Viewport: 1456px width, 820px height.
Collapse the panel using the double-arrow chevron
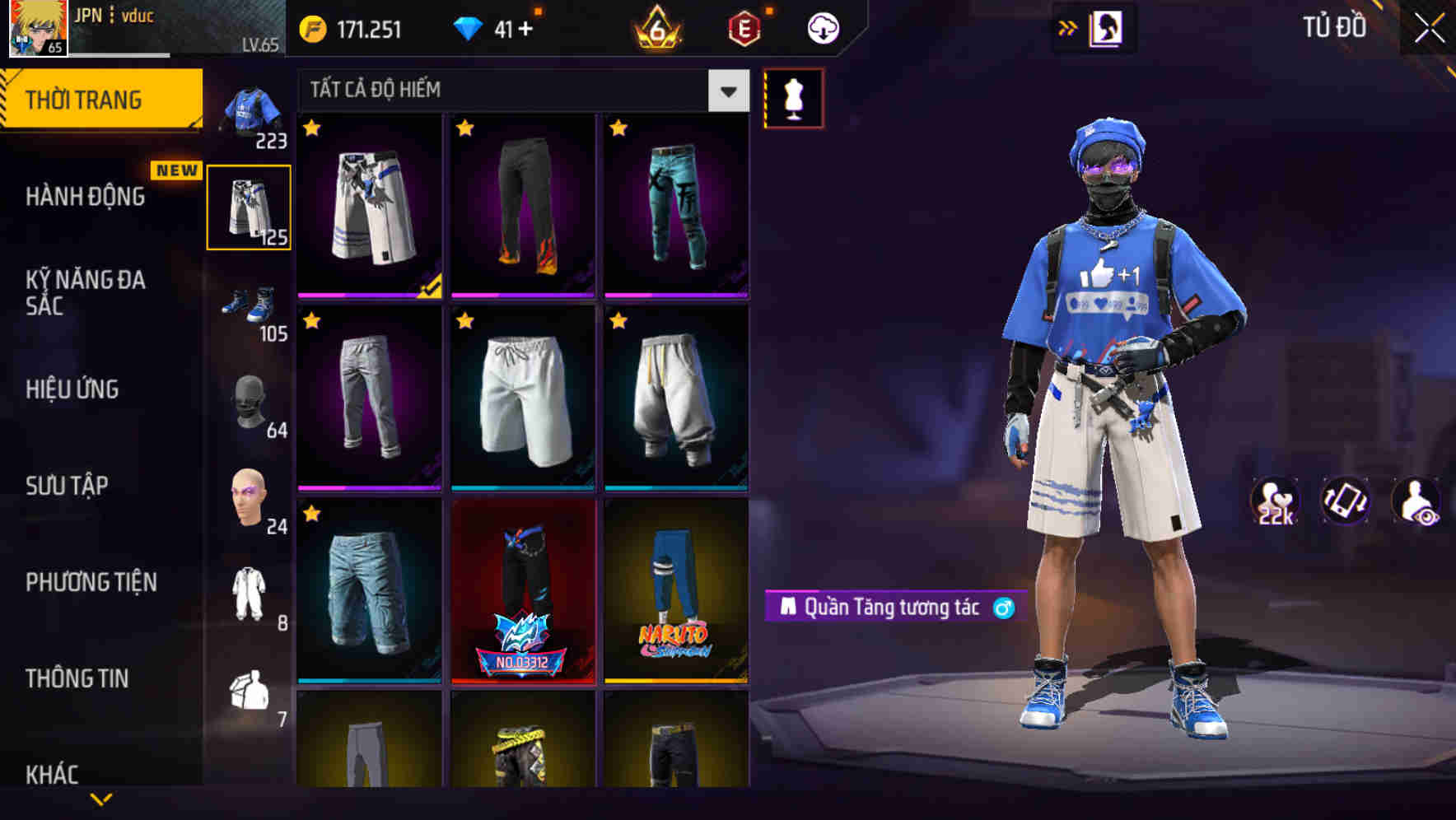tap(1069, 27)
